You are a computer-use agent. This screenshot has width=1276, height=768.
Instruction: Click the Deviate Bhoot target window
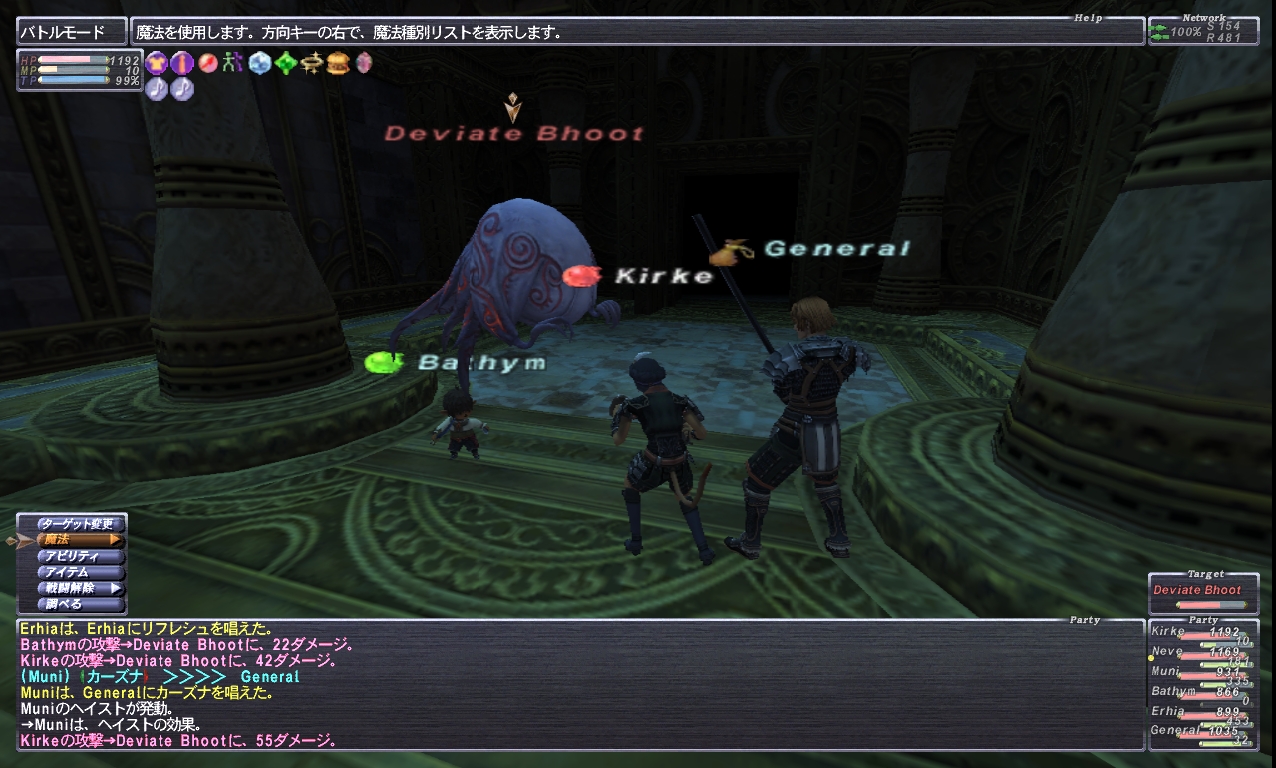(1203, 592)
